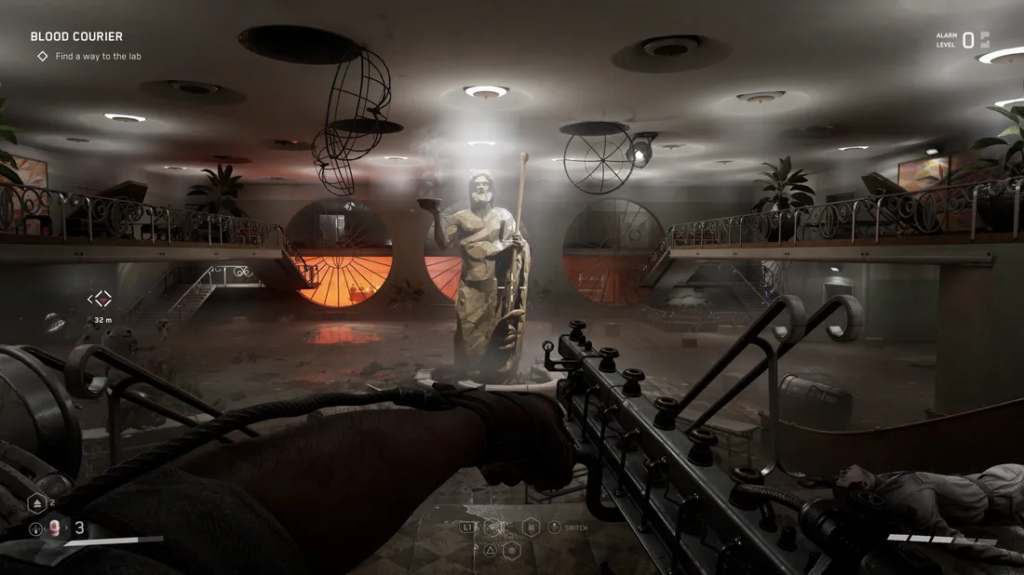The width and height of the screenshot is (1024, 575).
Task: Select the Blood Courier quest title
Action: 76,37
